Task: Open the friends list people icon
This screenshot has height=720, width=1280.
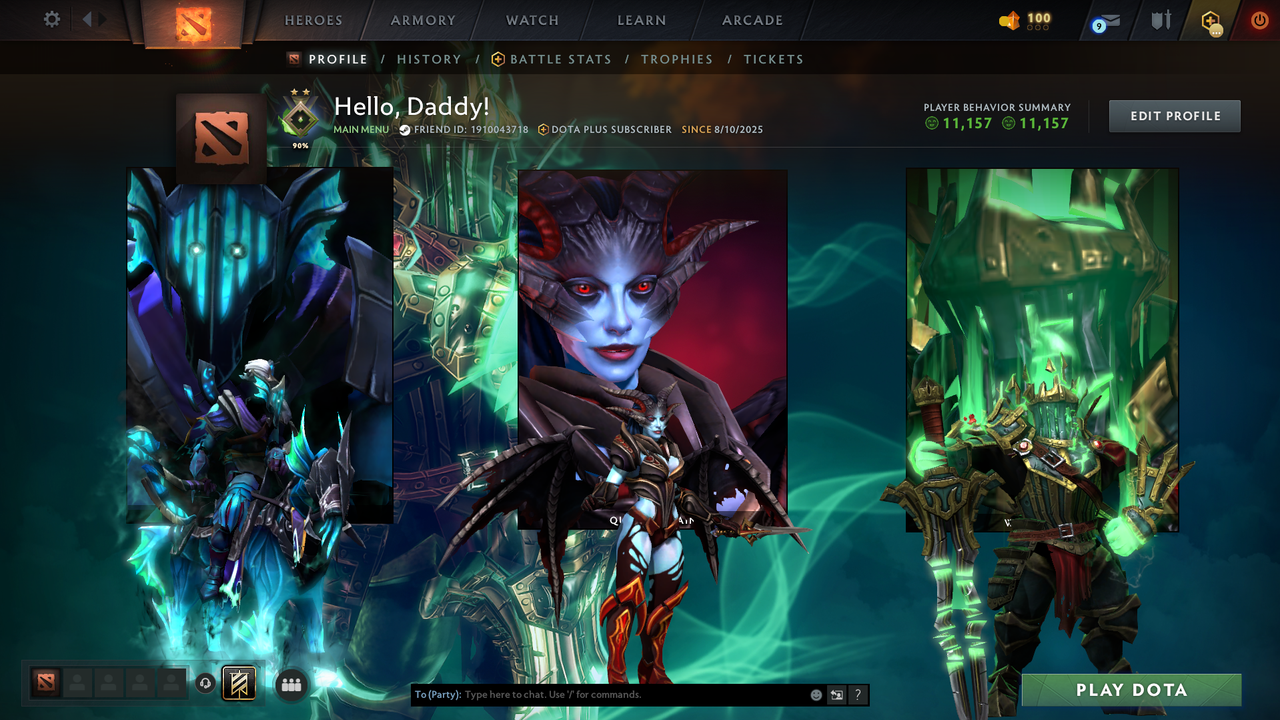Action: click(x=290, y=683)
